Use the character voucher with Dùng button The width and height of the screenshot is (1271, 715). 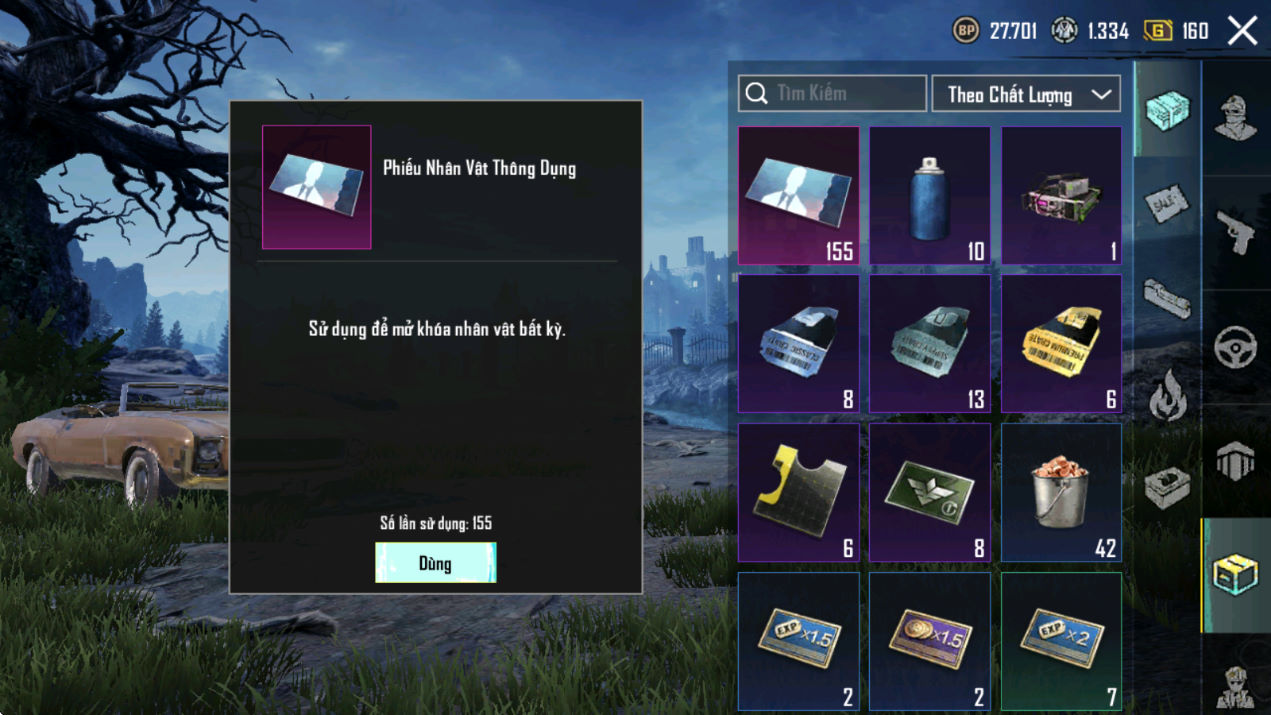tap(435, 563)
